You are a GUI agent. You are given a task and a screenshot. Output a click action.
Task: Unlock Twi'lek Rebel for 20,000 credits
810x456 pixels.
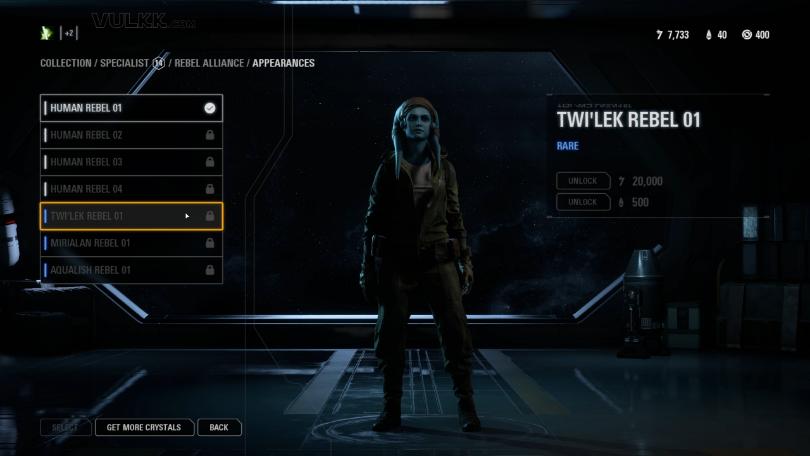pos(582,181)
